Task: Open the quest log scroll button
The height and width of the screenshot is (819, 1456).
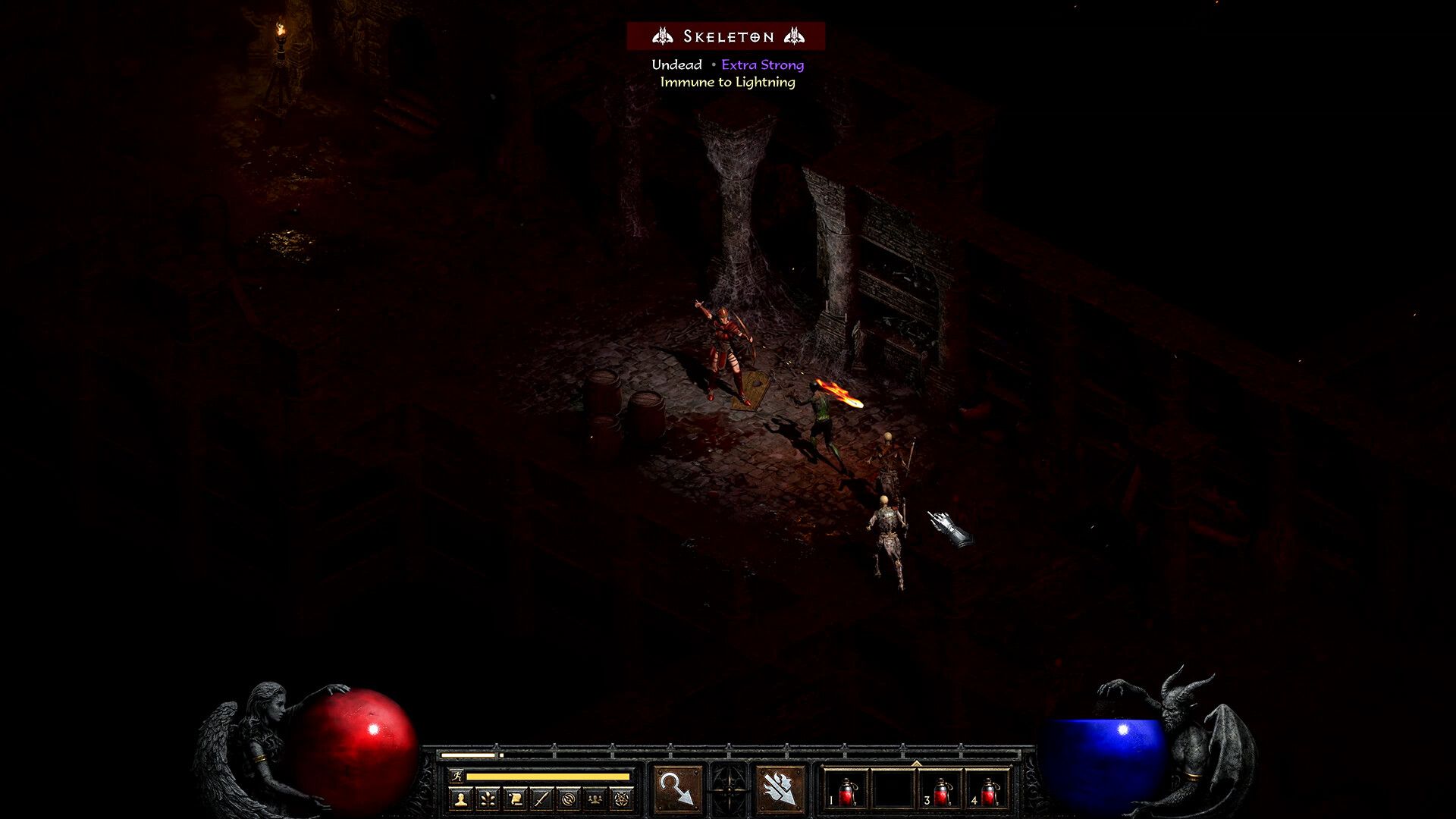Action: (x=515, y=799)
